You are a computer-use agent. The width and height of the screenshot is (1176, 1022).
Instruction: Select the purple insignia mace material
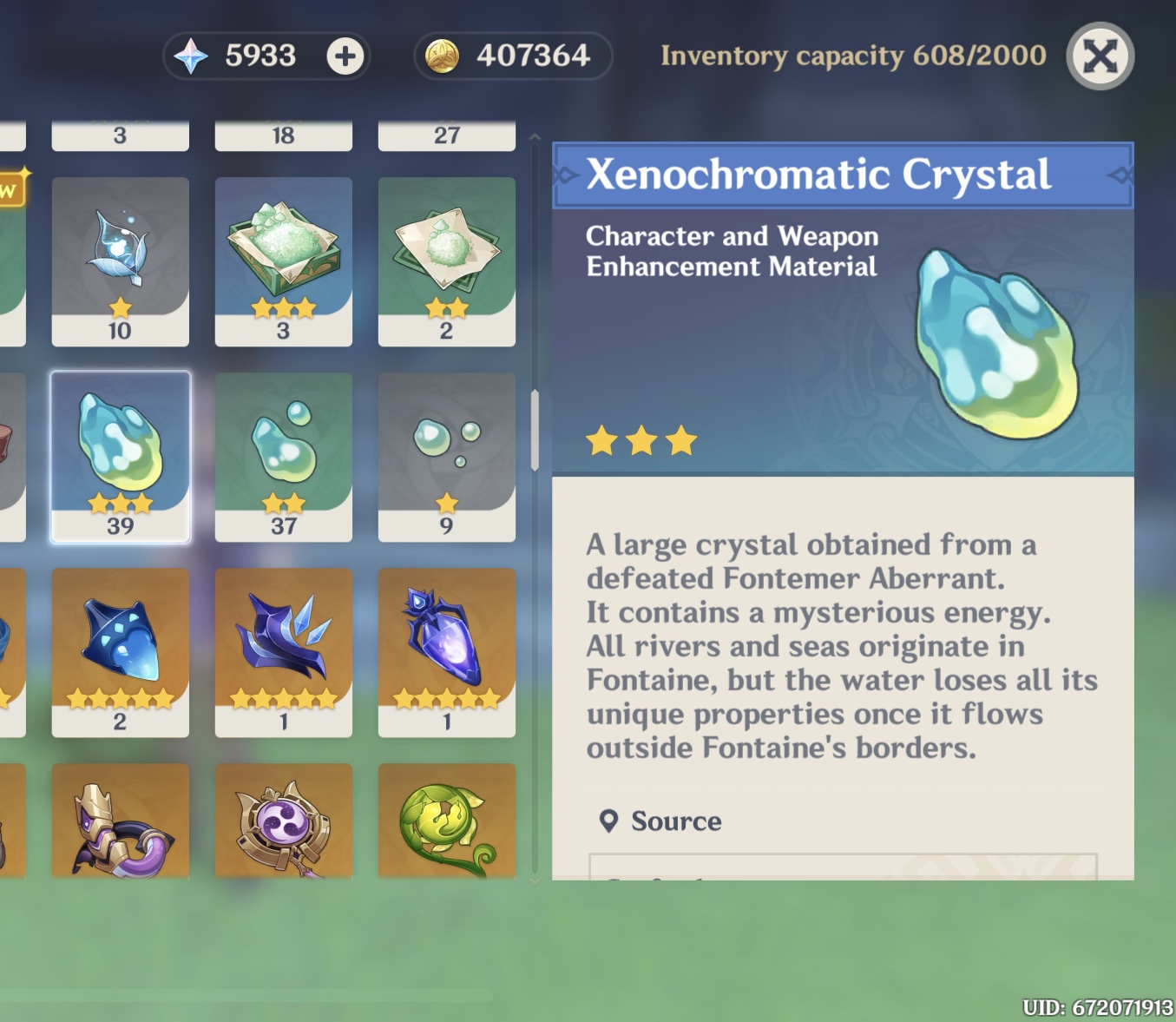click(284, 821)
